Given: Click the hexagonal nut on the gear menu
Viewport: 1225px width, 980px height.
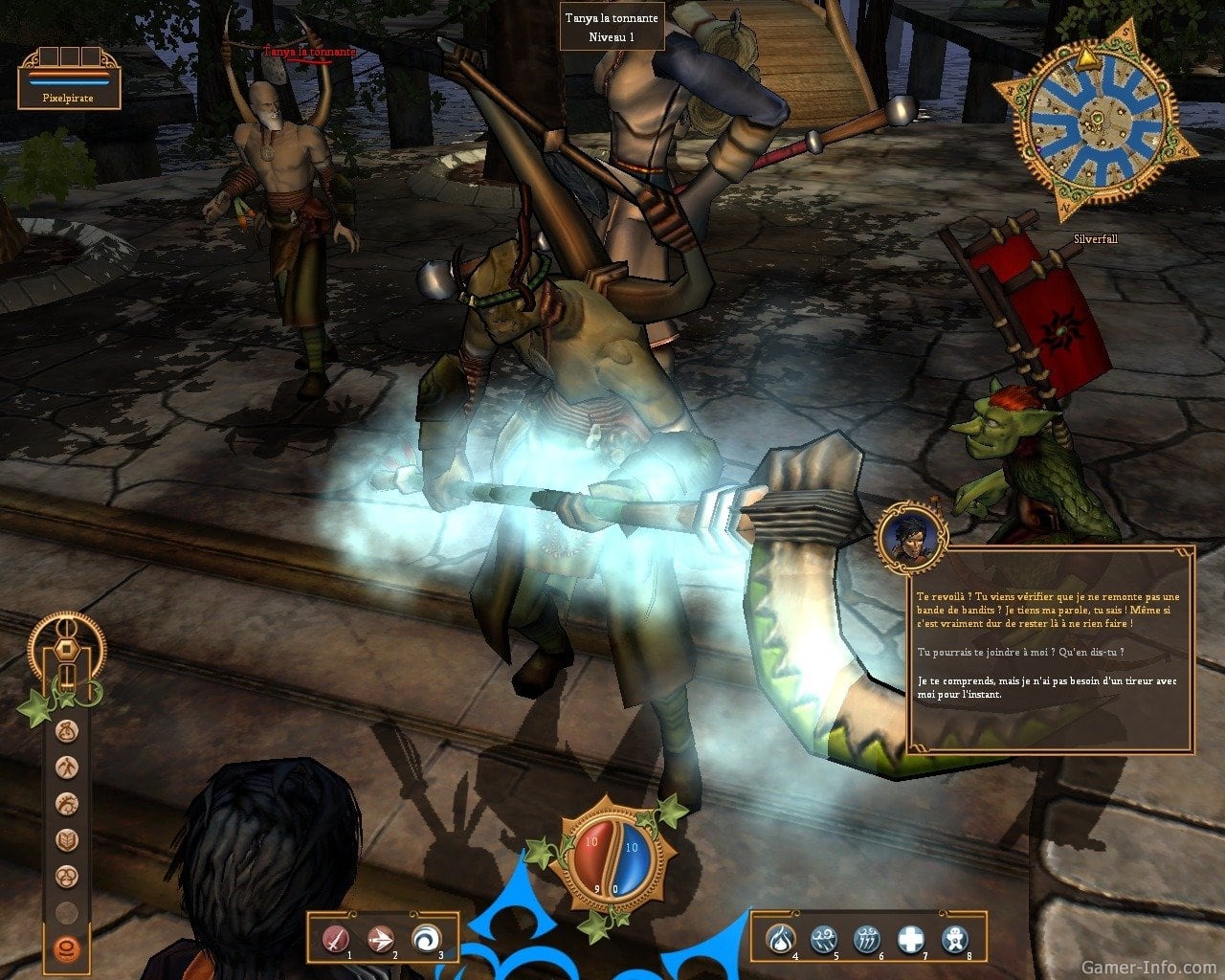Looking at the screenshot, I should pyautogui.click(x=66, y=647).
